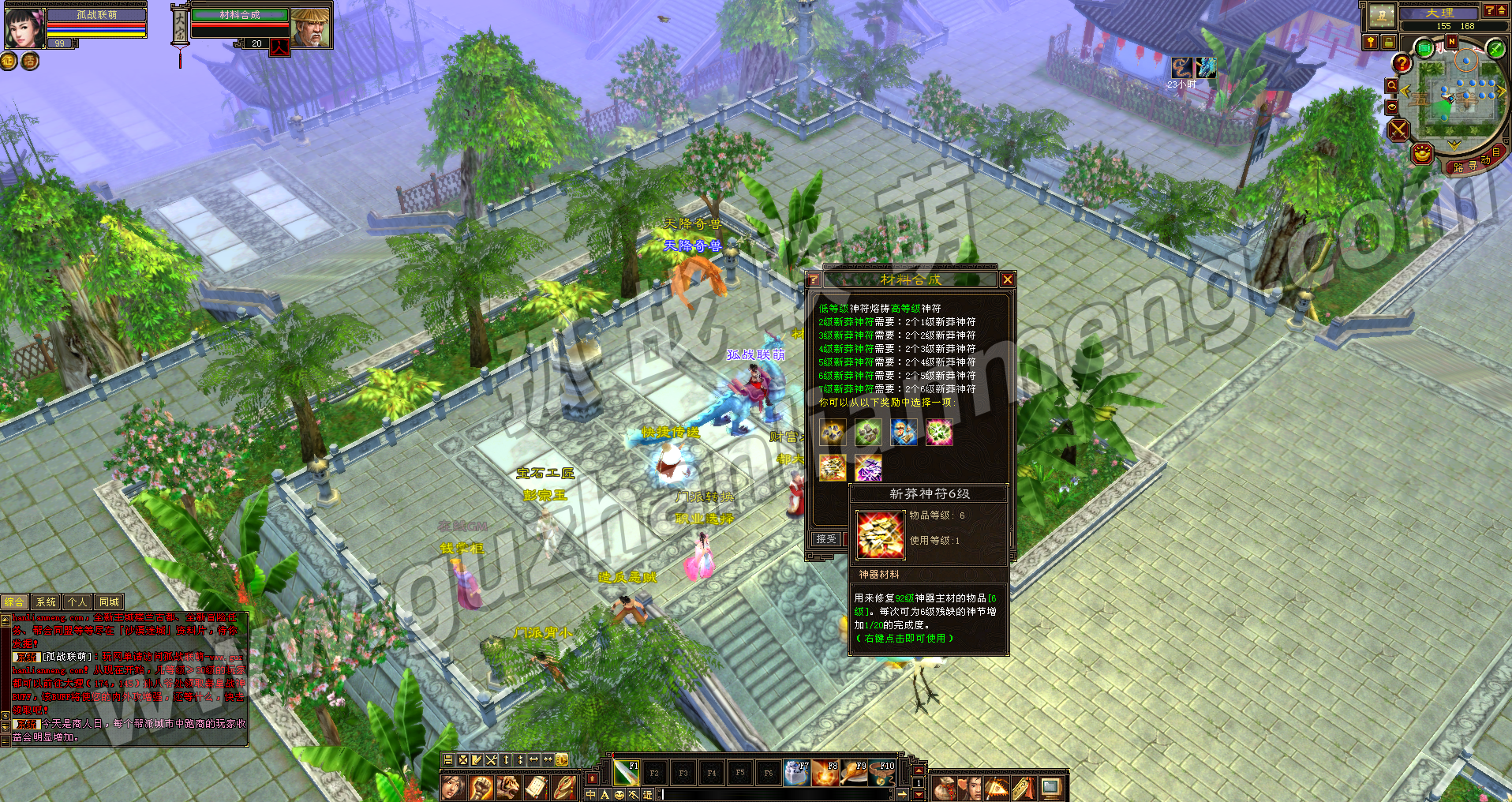Viewport: 1512px width, 802px height.
Task: Click the red question mark help orb
Action: coord(1402,63)
